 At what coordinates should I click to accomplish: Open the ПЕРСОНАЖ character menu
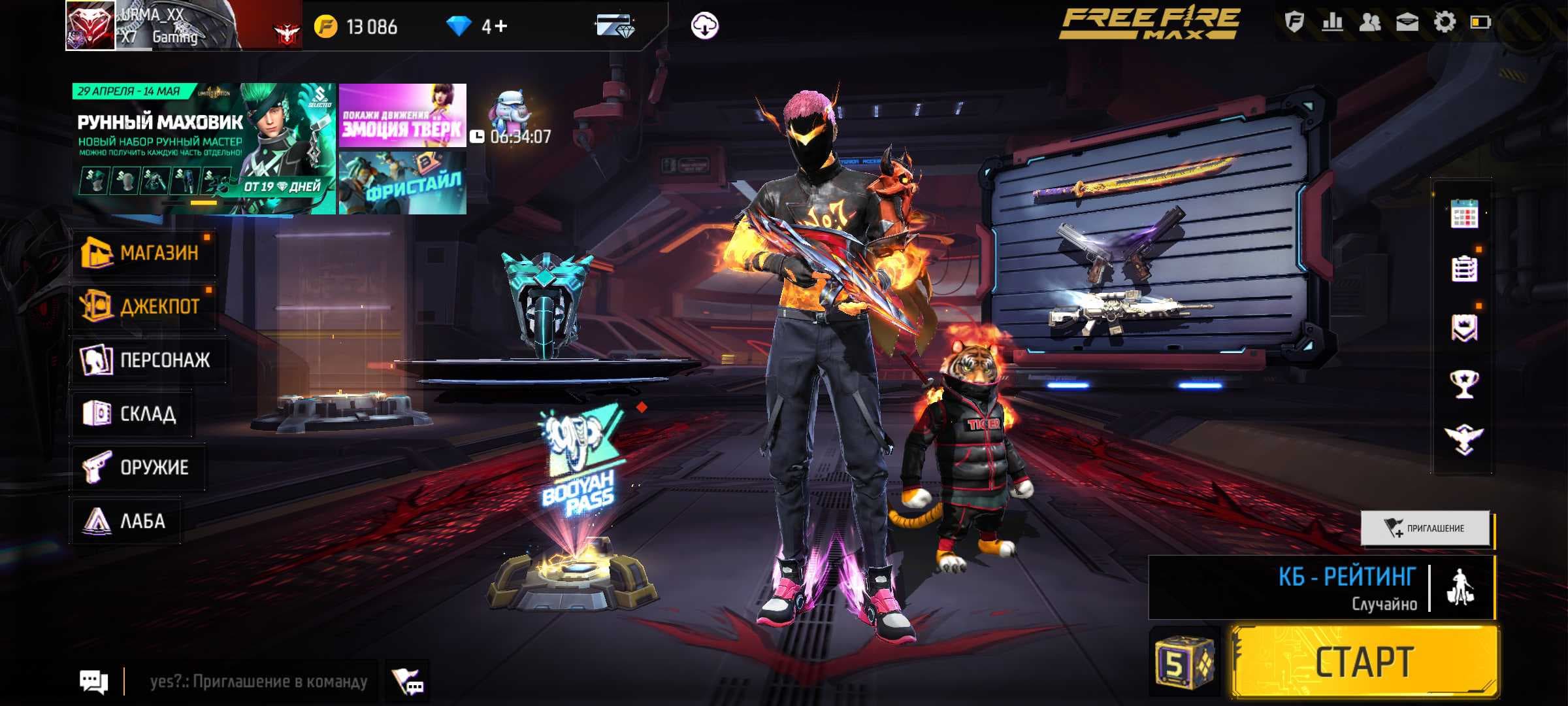click(x=148, y=360)
